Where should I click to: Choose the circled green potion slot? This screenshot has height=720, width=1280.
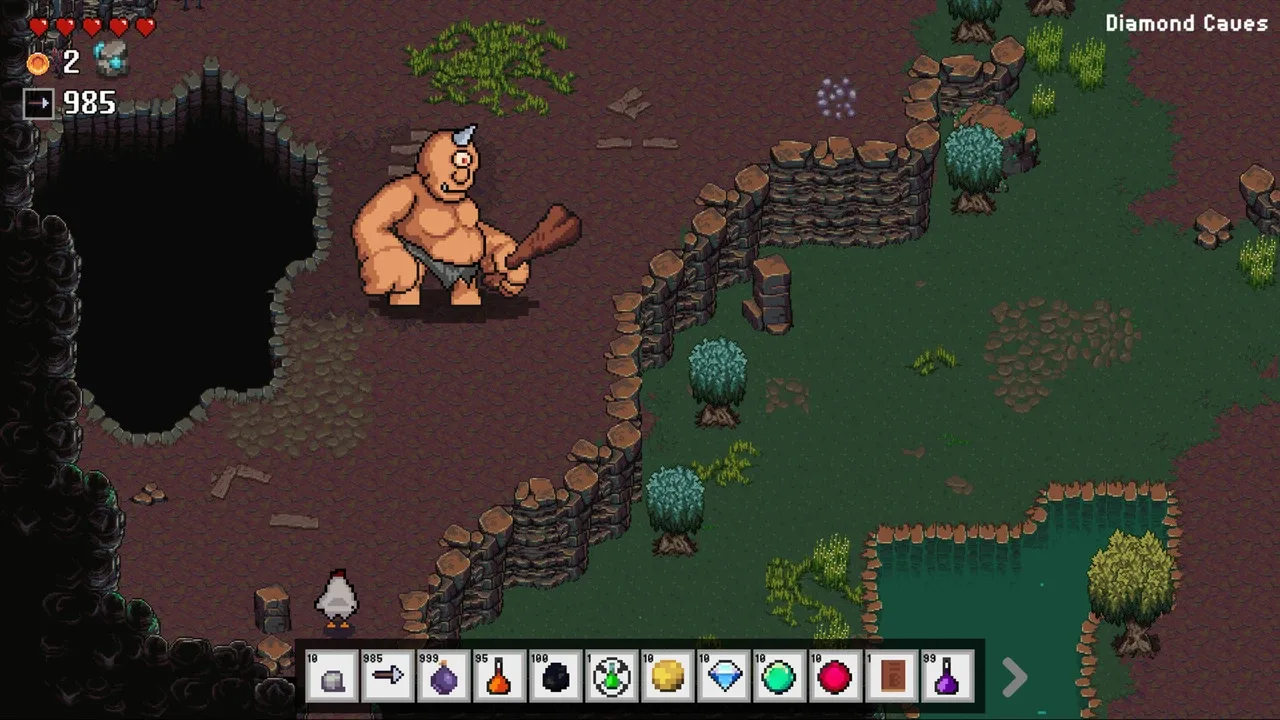[x=612, y=676]
